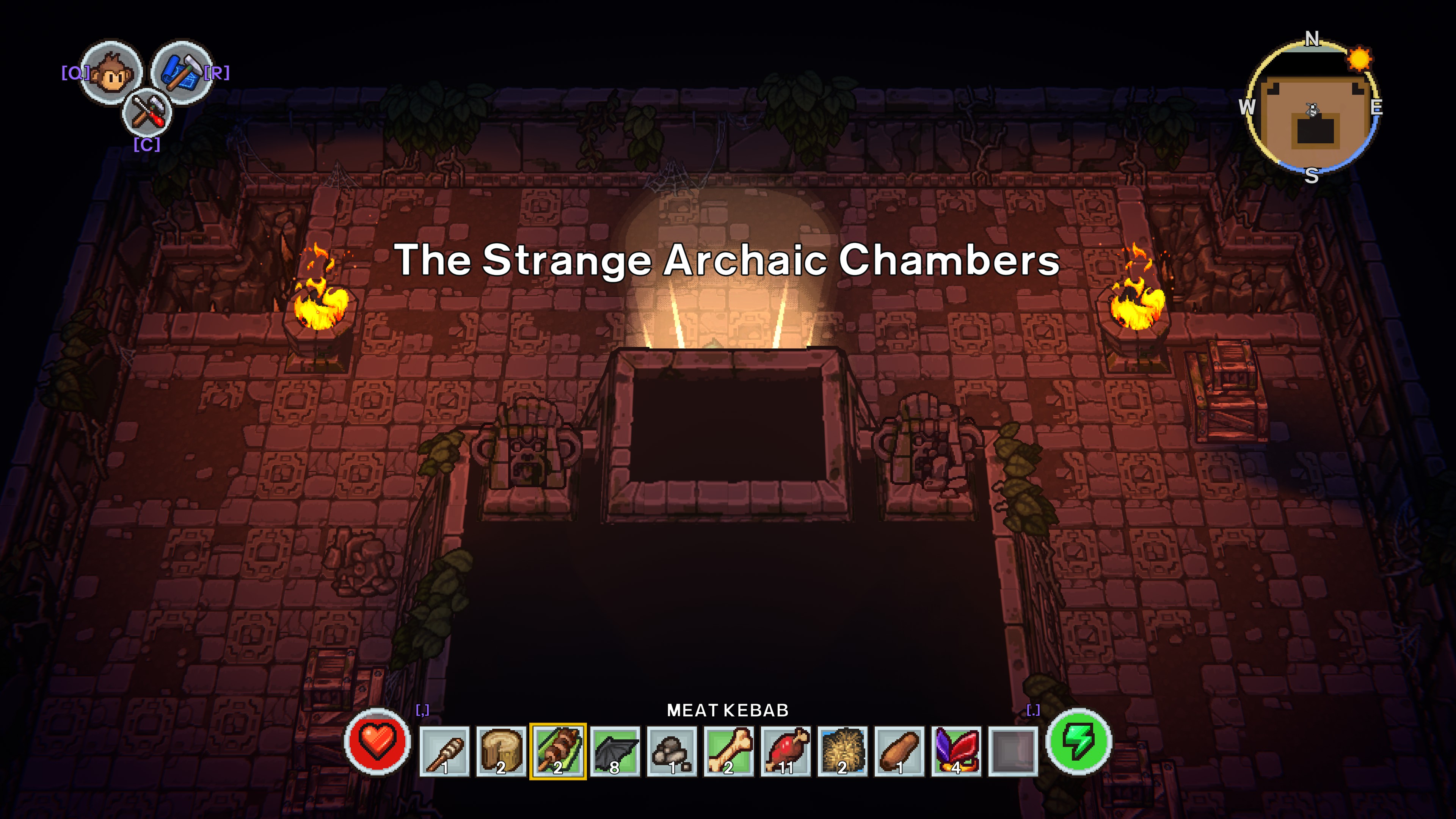
Task: Select the bone hotbar slot
Action: 728,751
